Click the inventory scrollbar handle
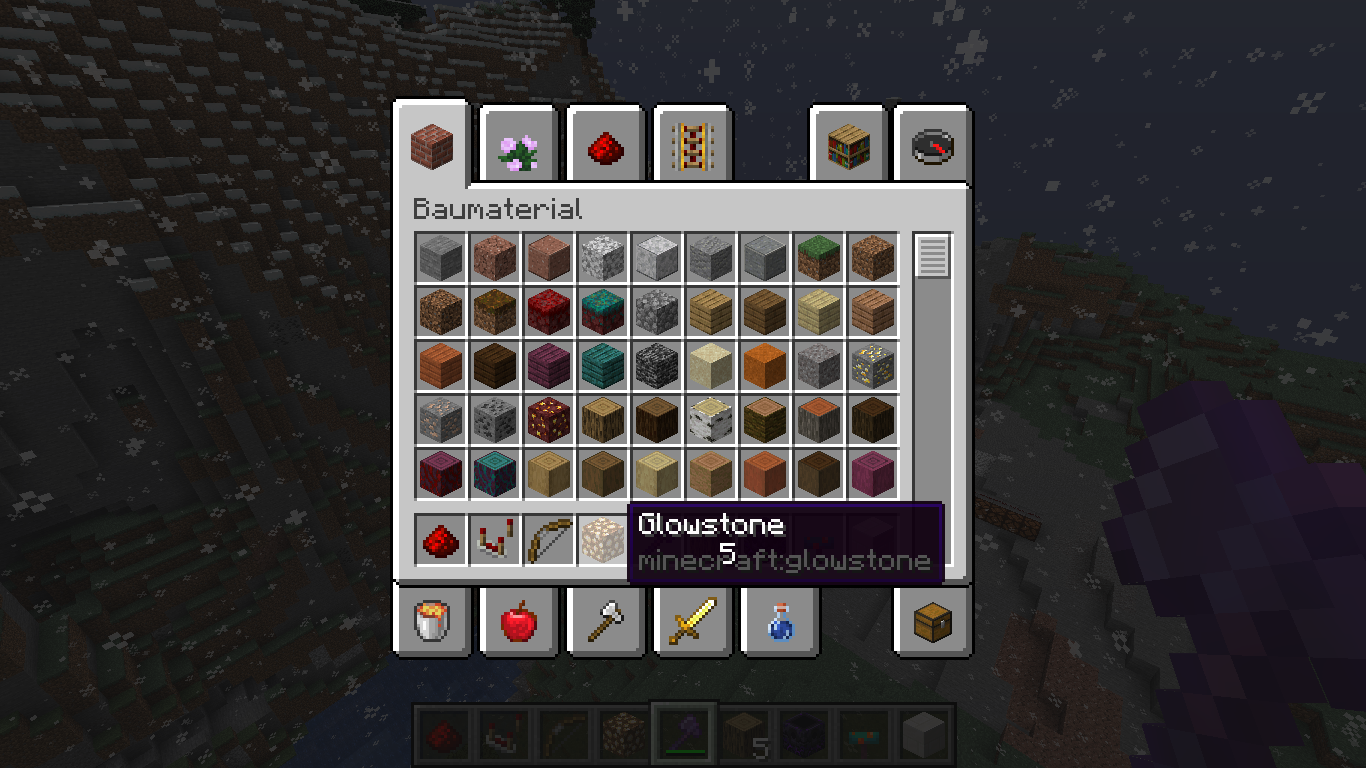The image size is (1366, 768). coord(933,257)
